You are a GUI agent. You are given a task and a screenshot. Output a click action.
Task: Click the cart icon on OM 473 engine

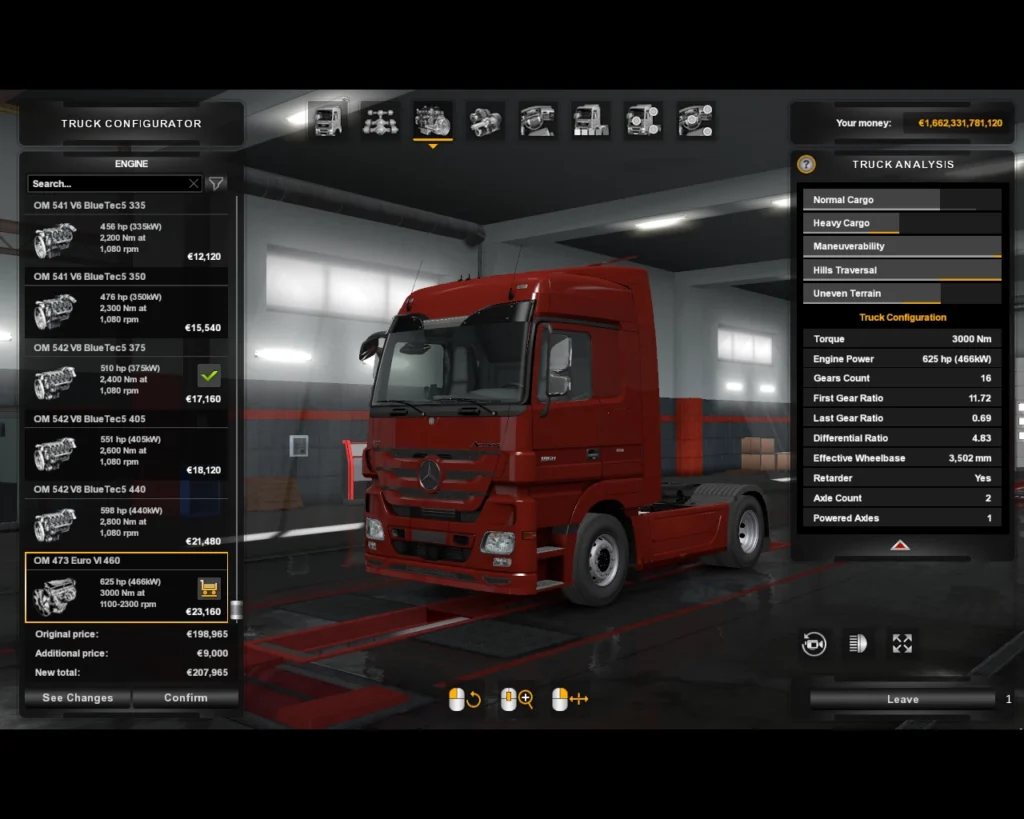click(x=209, y=588)
